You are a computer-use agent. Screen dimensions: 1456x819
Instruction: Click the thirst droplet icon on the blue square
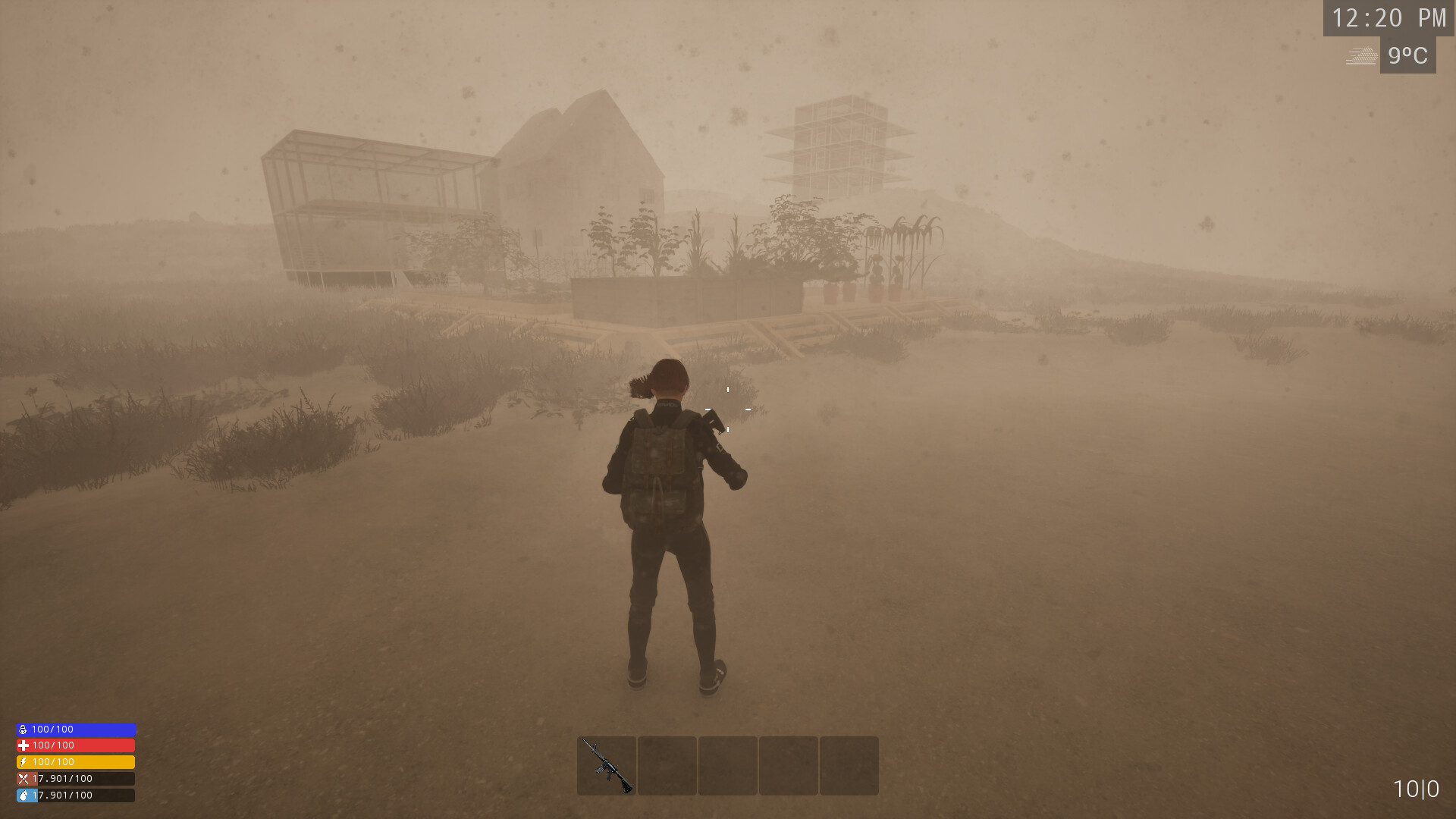point(21,795)
